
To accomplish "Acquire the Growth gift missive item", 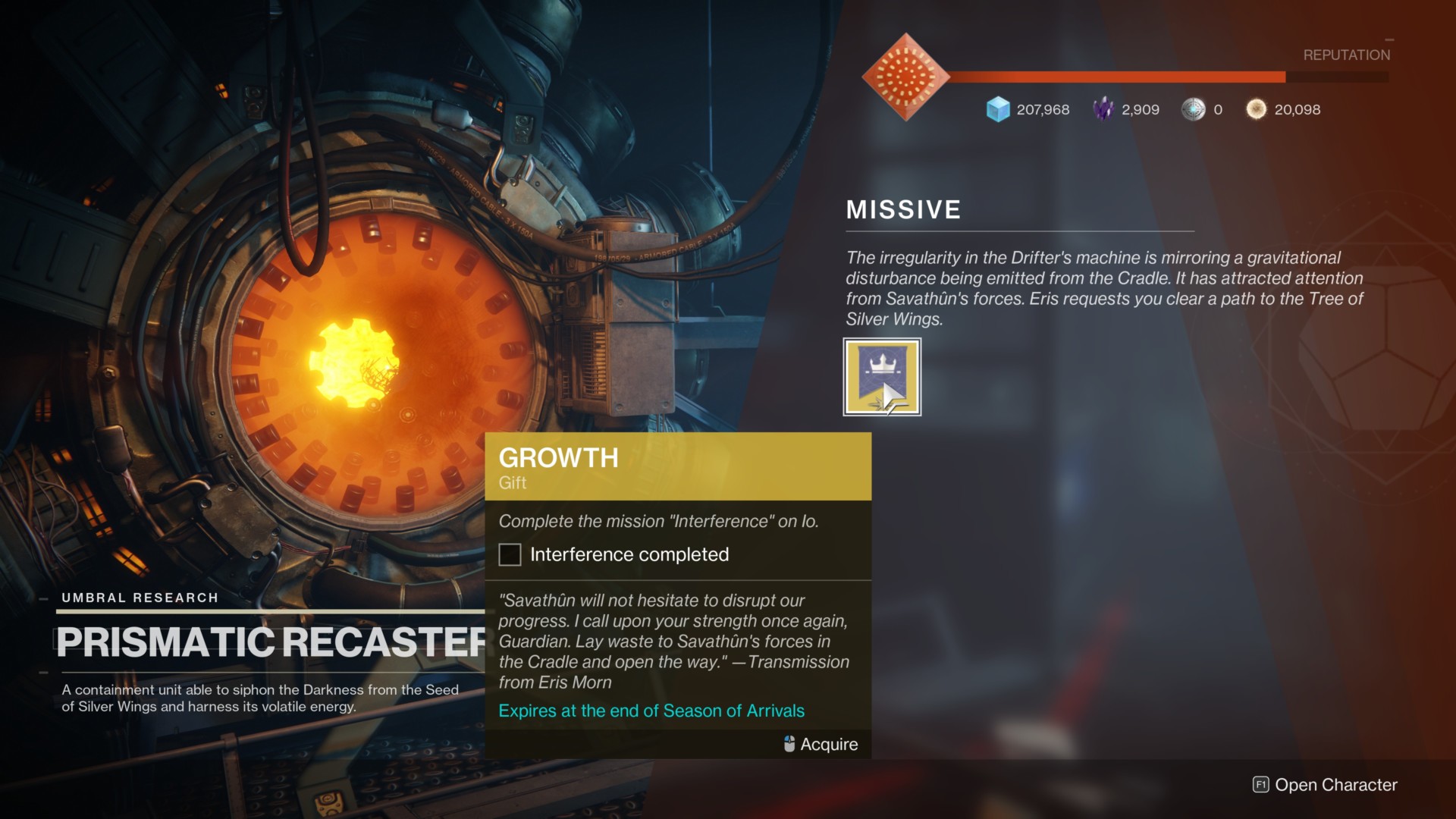I will (882, 377).
